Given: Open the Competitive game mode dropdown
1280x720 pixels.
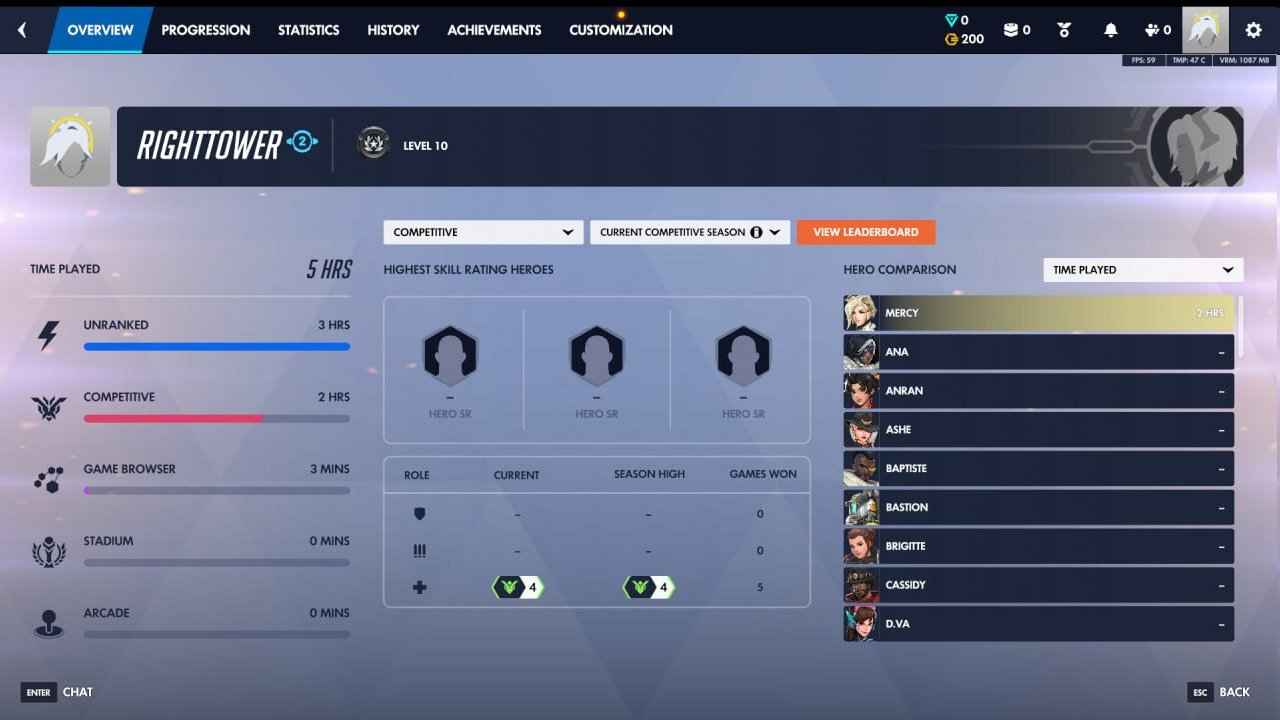Looking at the screenshot, I should pos(483,231).
